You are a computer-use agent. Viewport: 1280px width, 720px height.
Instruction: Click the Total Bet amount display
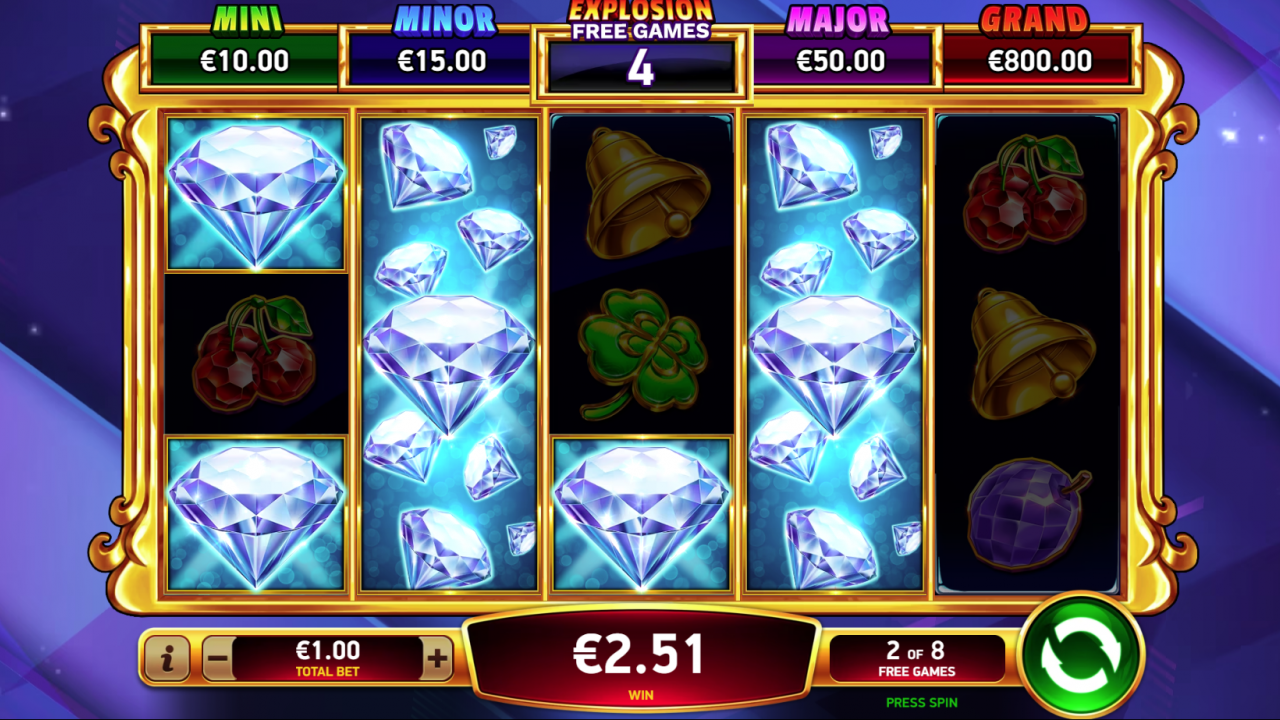(328, 658)
